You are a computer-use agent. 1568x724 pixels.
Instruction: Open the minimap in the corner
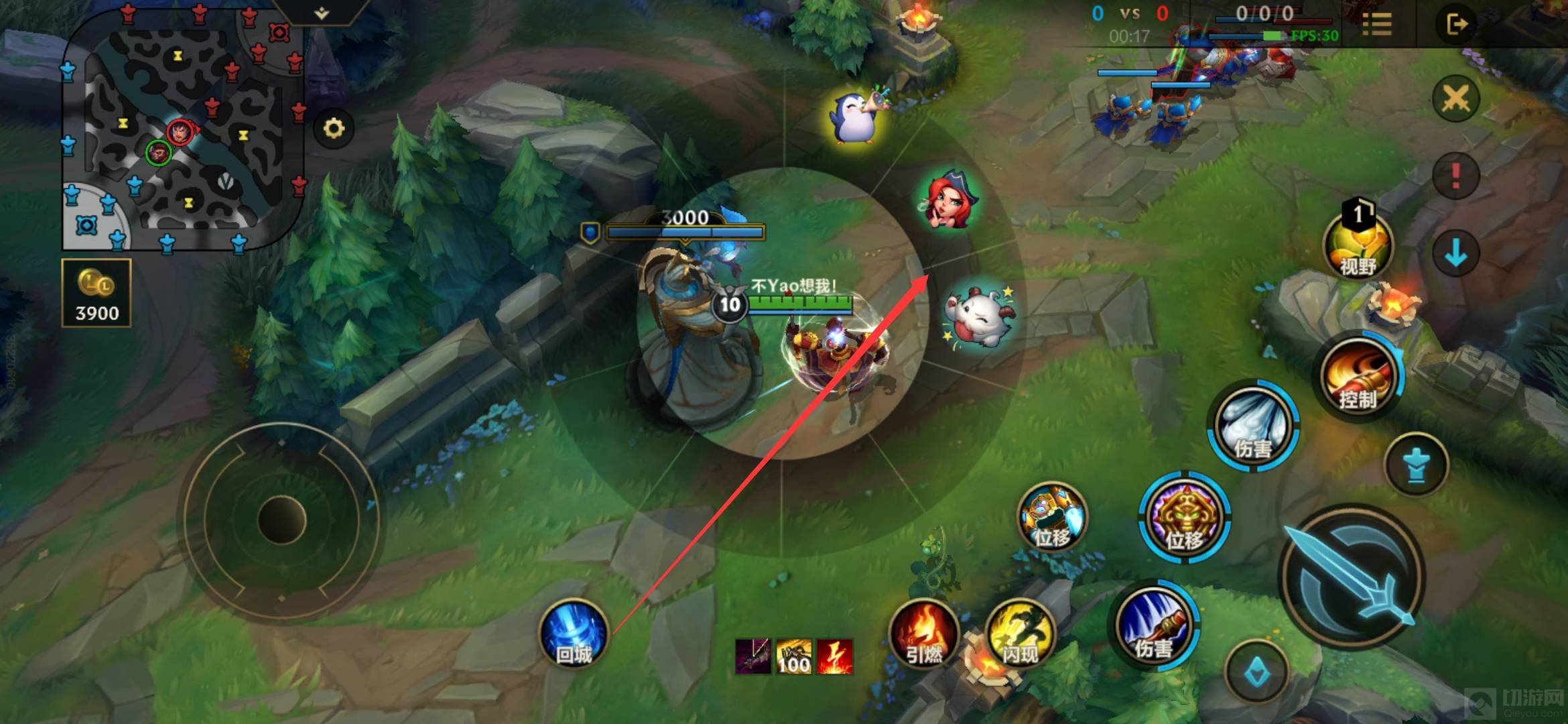tap(182, 131)
